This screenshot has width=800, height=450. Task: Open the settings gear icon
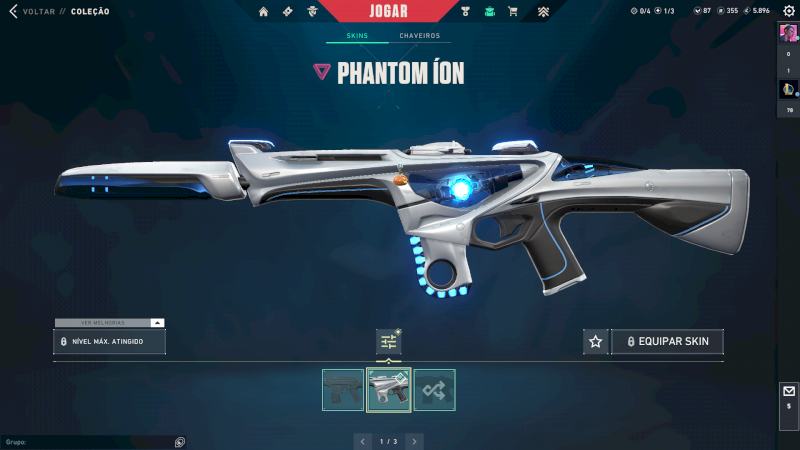[788, 11]
